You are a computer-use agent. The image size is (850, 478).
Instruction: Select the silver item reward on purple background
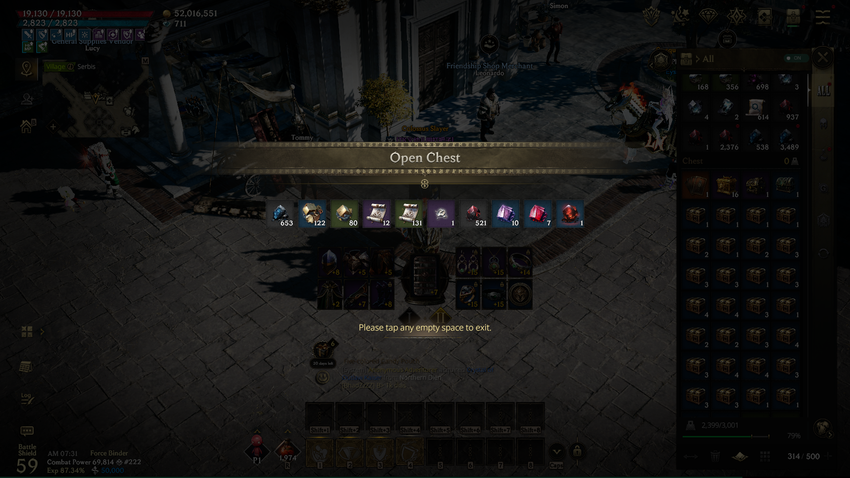pos(441,213)
